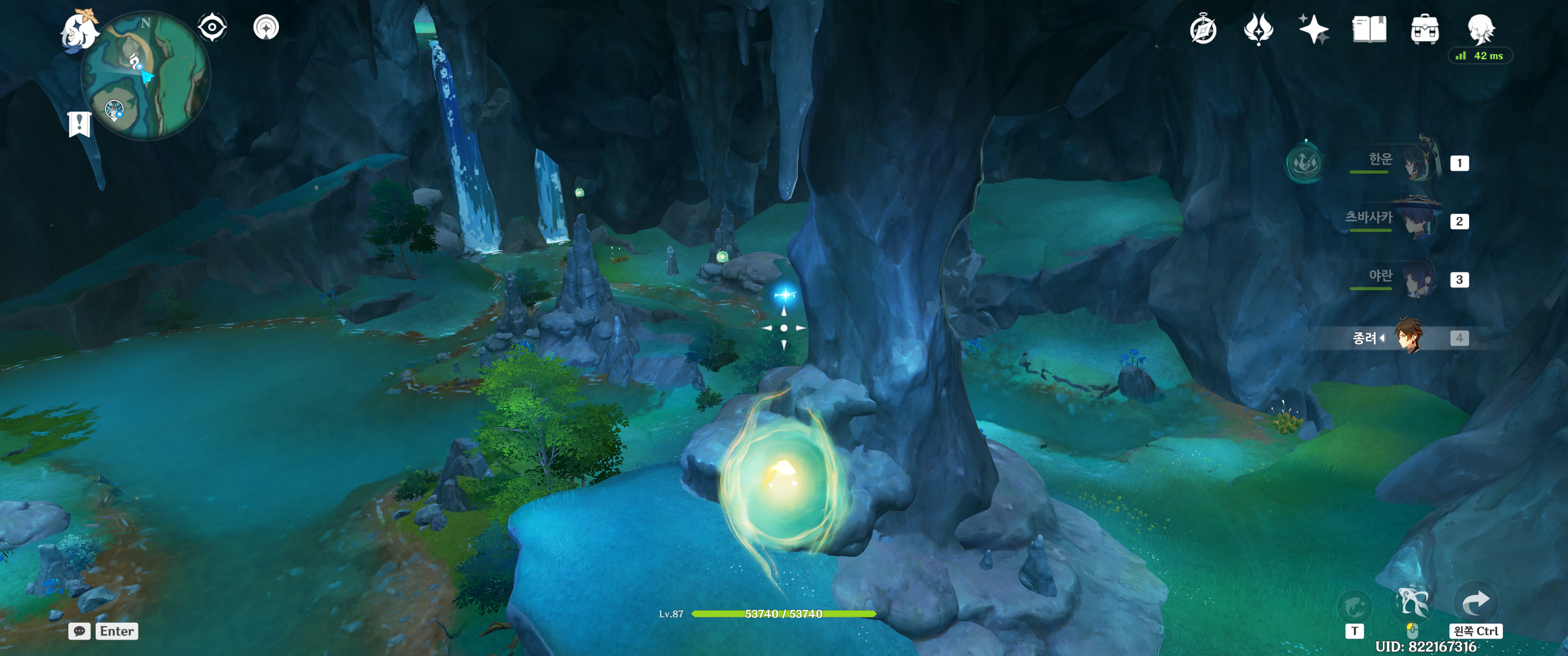The height and width of the screenshot is (656, 1568).
Task: Open the compass events icon
Action: pyautogui.click(x=1203, y=30)
